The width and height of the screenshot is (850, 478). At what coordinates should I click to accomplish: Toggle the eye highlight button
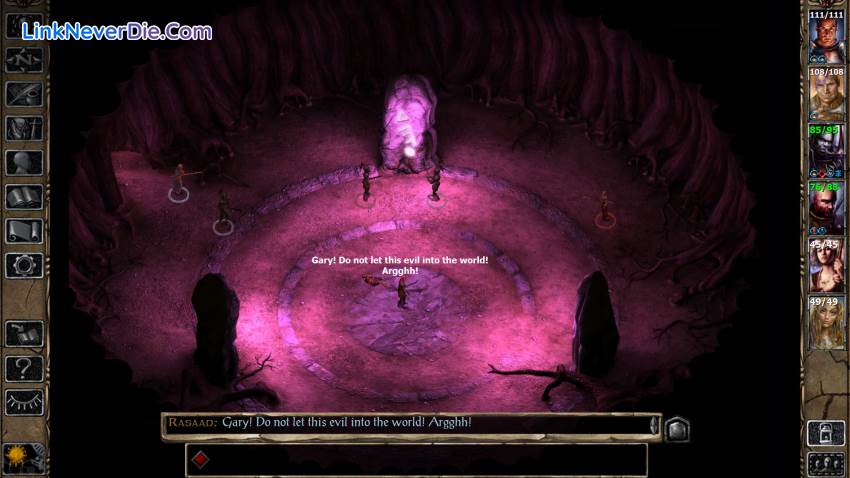[24, 402]
